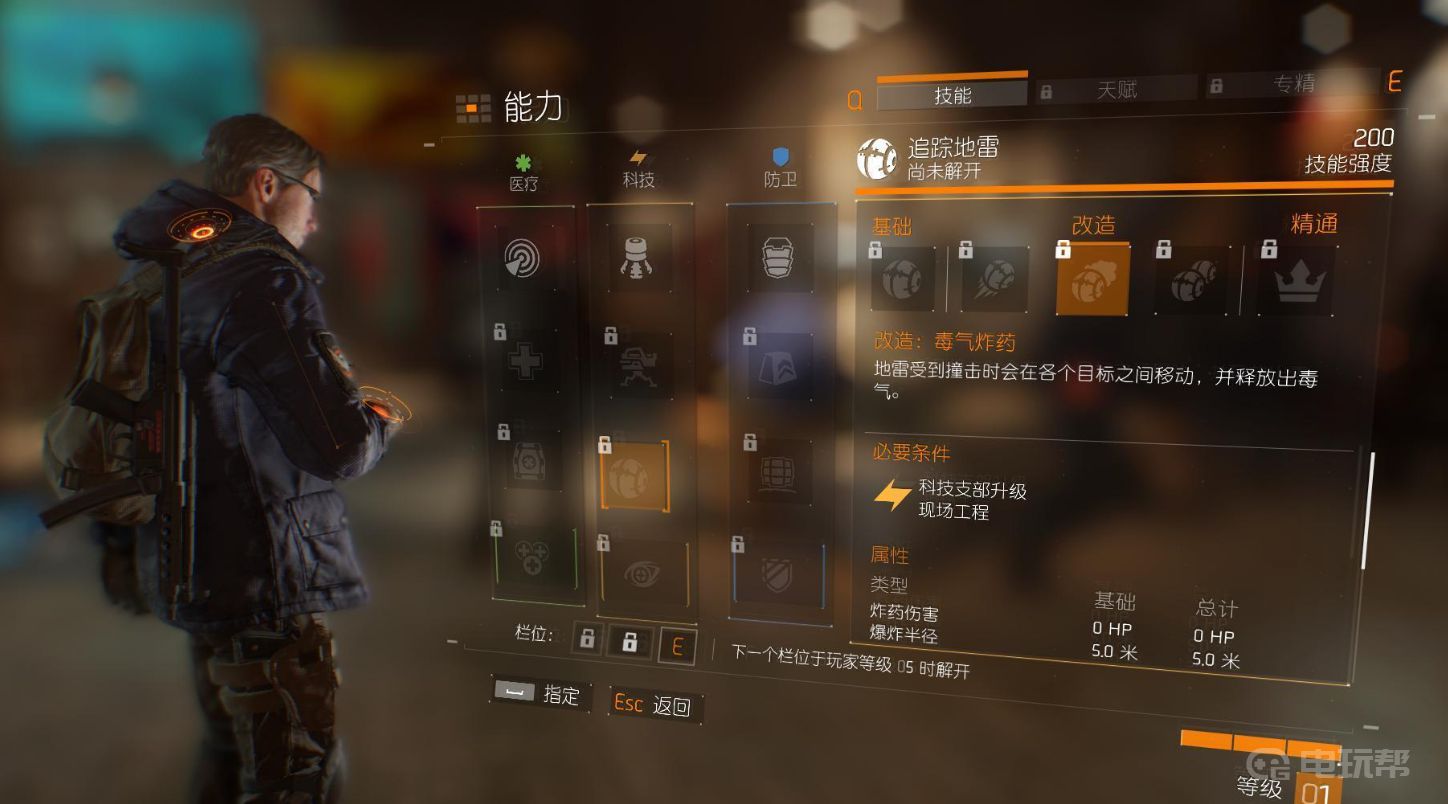Switch to the 技能 skills tab
1448x804 pixels.
pos(951,95)
